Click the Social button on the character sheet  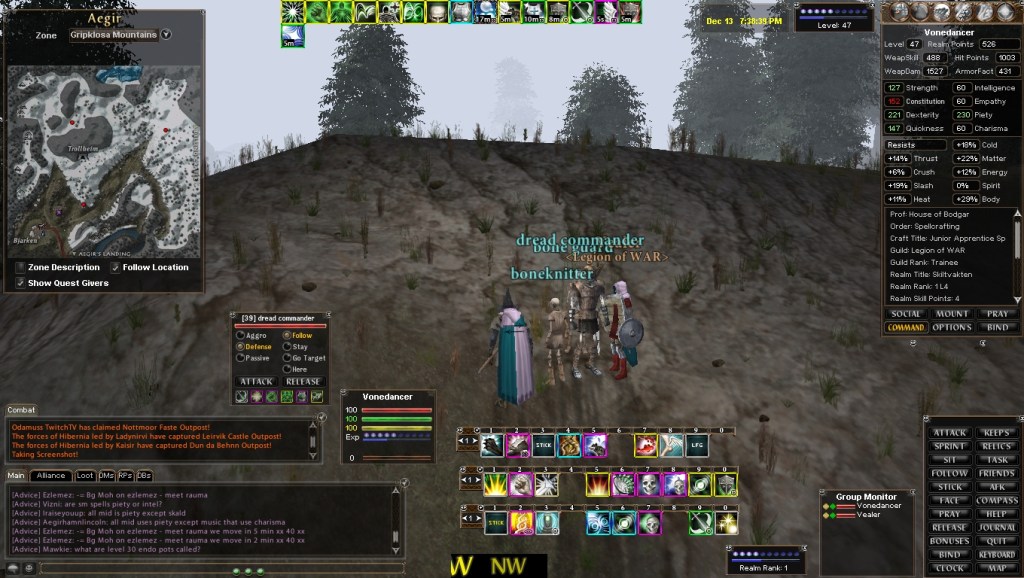point(905,314)
